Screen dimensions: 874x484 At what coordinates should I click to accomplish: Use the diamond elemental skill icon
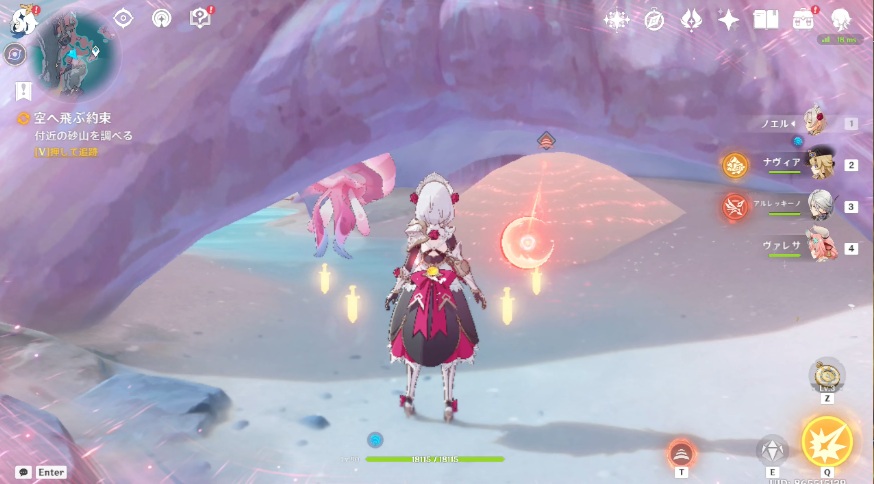(771, 450)
